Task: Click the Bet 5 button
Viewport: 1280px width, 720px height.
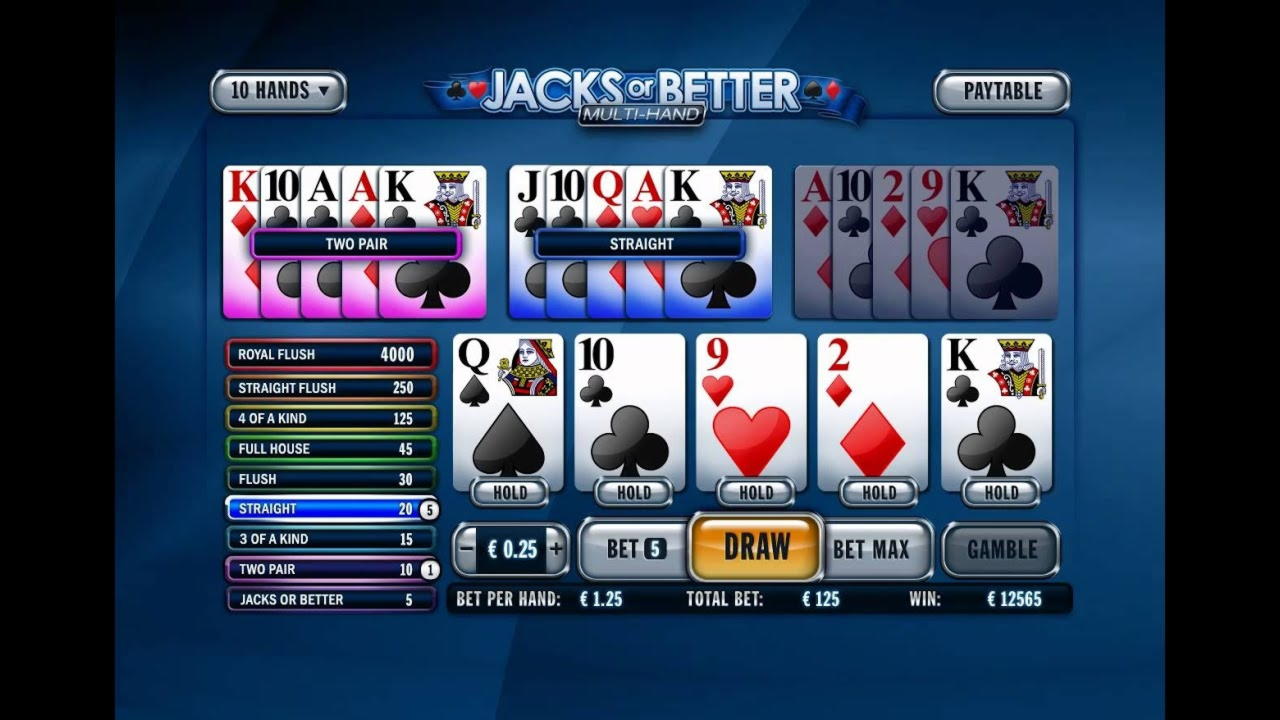Action: tap(634, 549)
